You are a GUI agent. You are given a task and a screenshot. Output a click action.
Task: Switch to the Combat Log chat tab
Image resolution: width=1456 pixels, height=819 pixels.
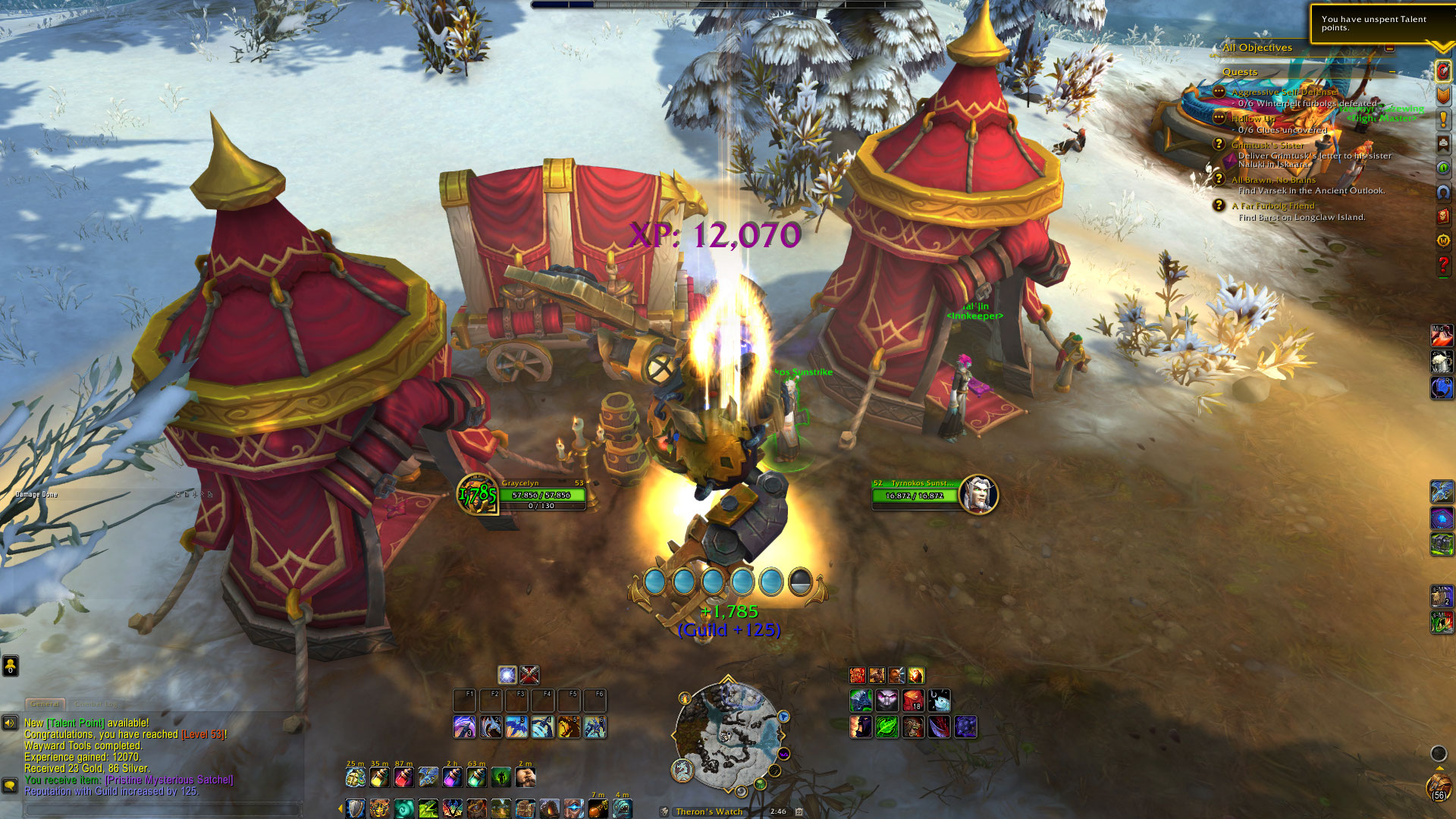(96, 704)
